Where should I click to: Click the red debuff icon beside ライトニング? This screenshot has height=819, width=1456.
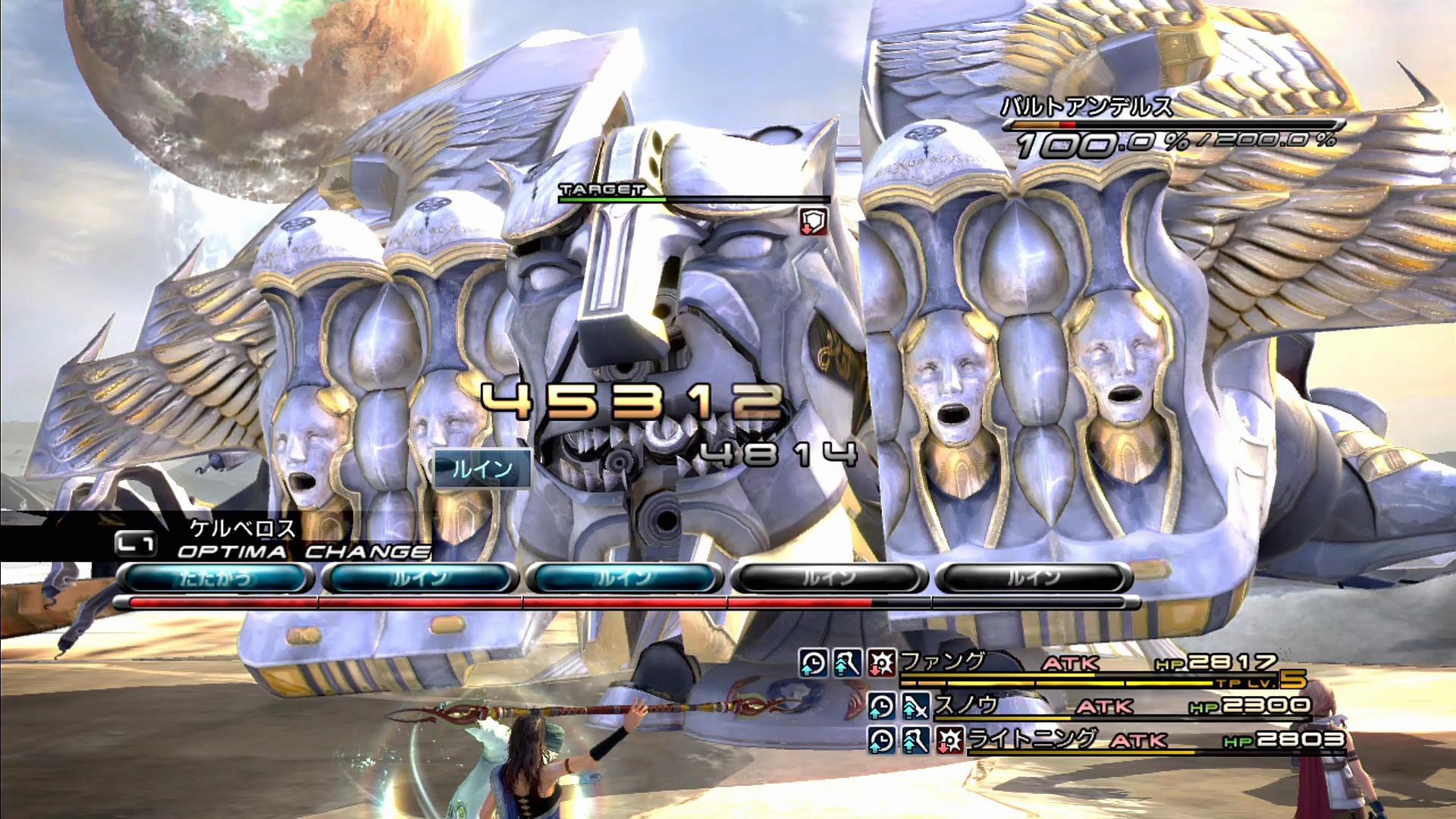[949, 739]
